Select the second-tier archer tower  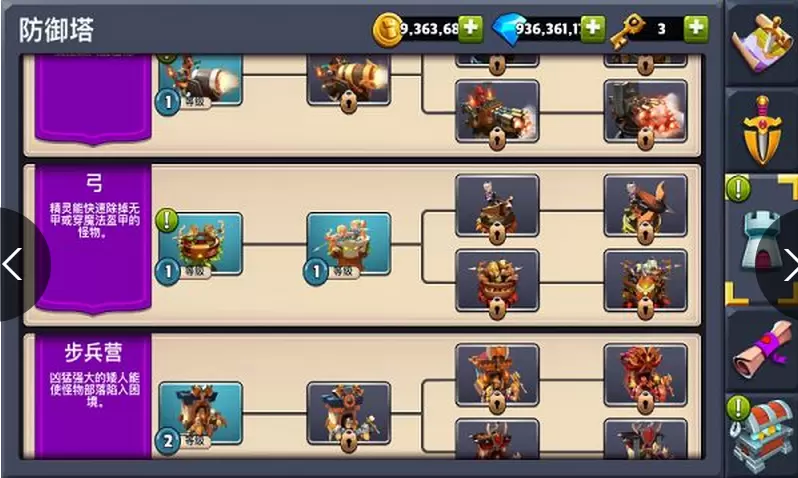pos(348,243)
